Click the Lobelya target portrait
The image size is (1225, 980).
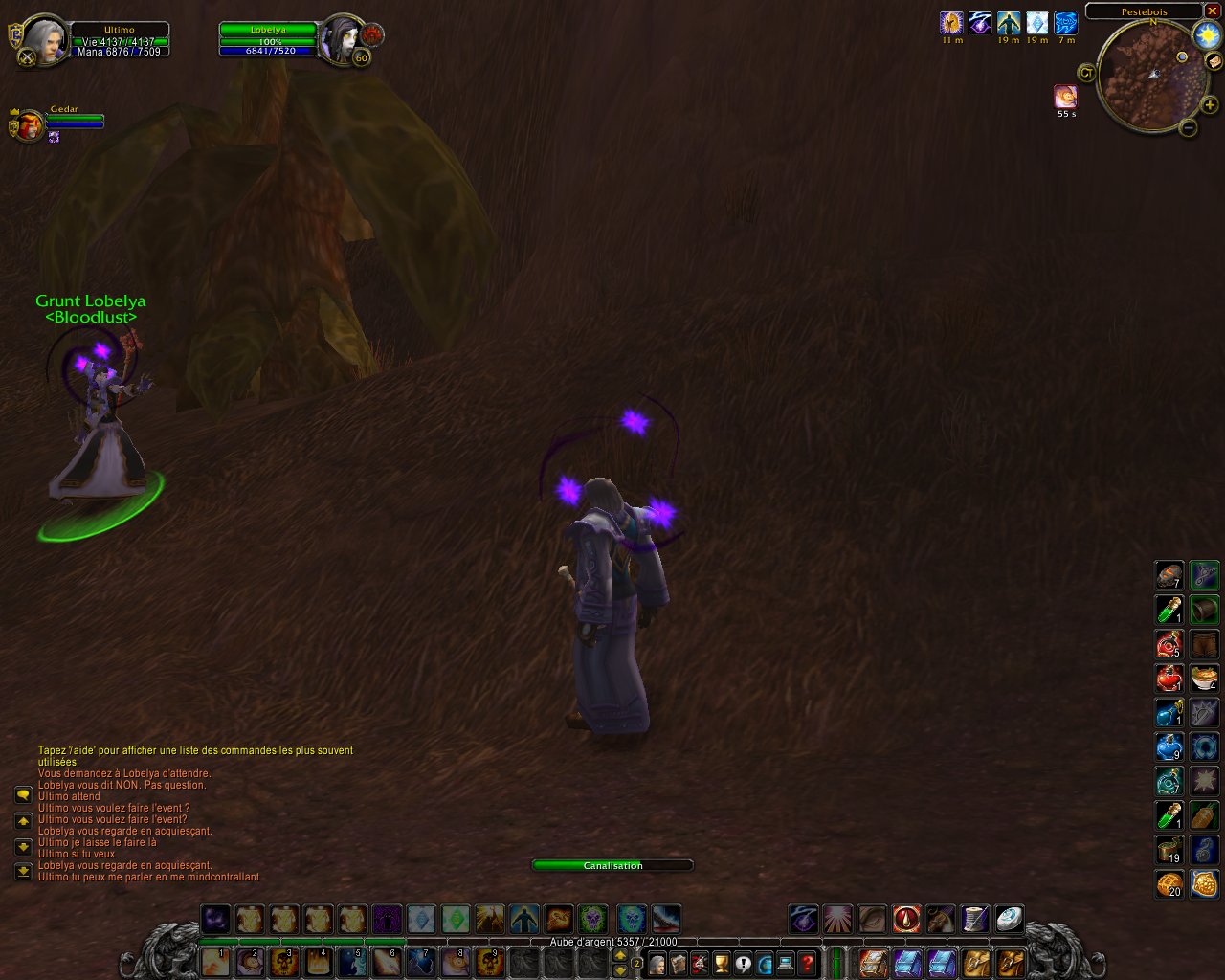click(x=342, y=40)
